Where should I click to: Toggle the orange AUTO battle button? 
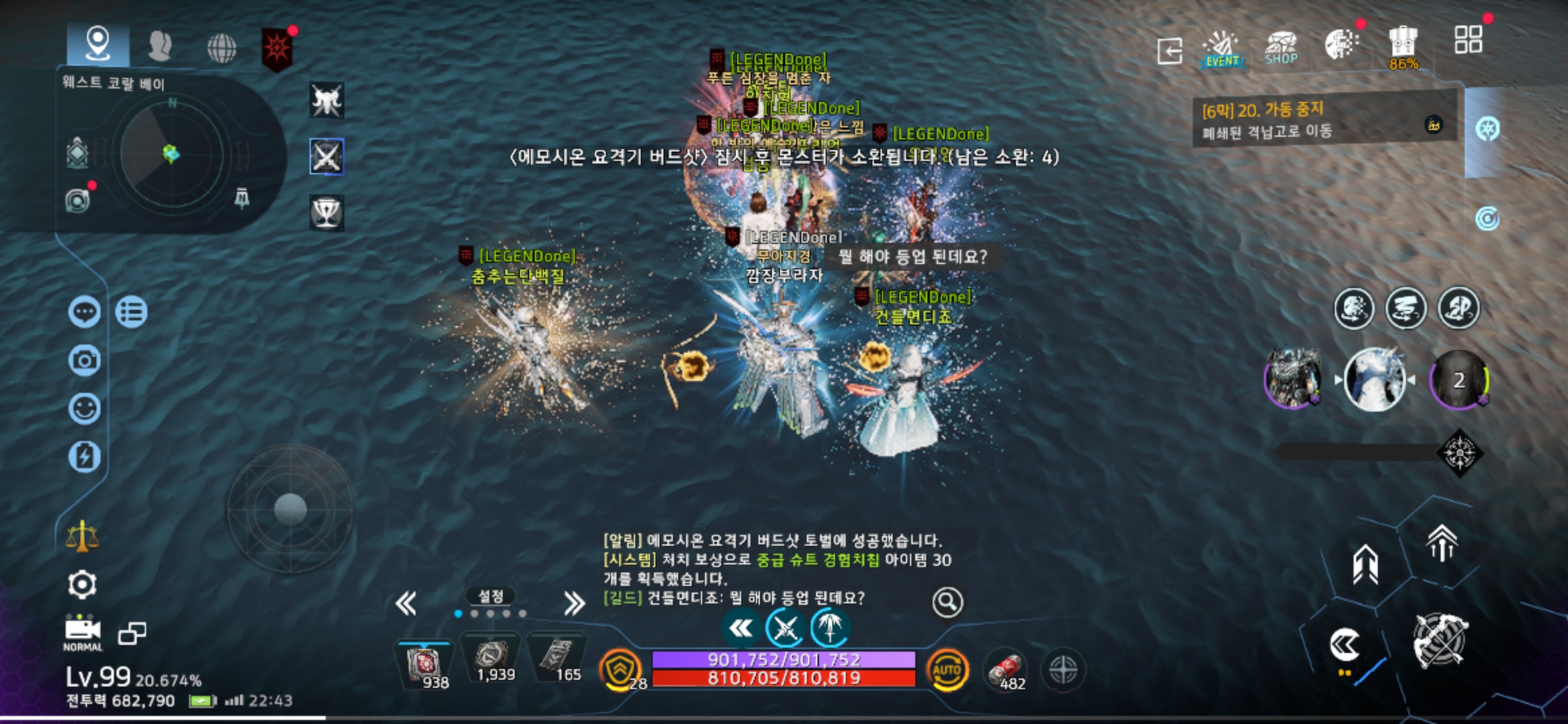(x=947, y=670)
